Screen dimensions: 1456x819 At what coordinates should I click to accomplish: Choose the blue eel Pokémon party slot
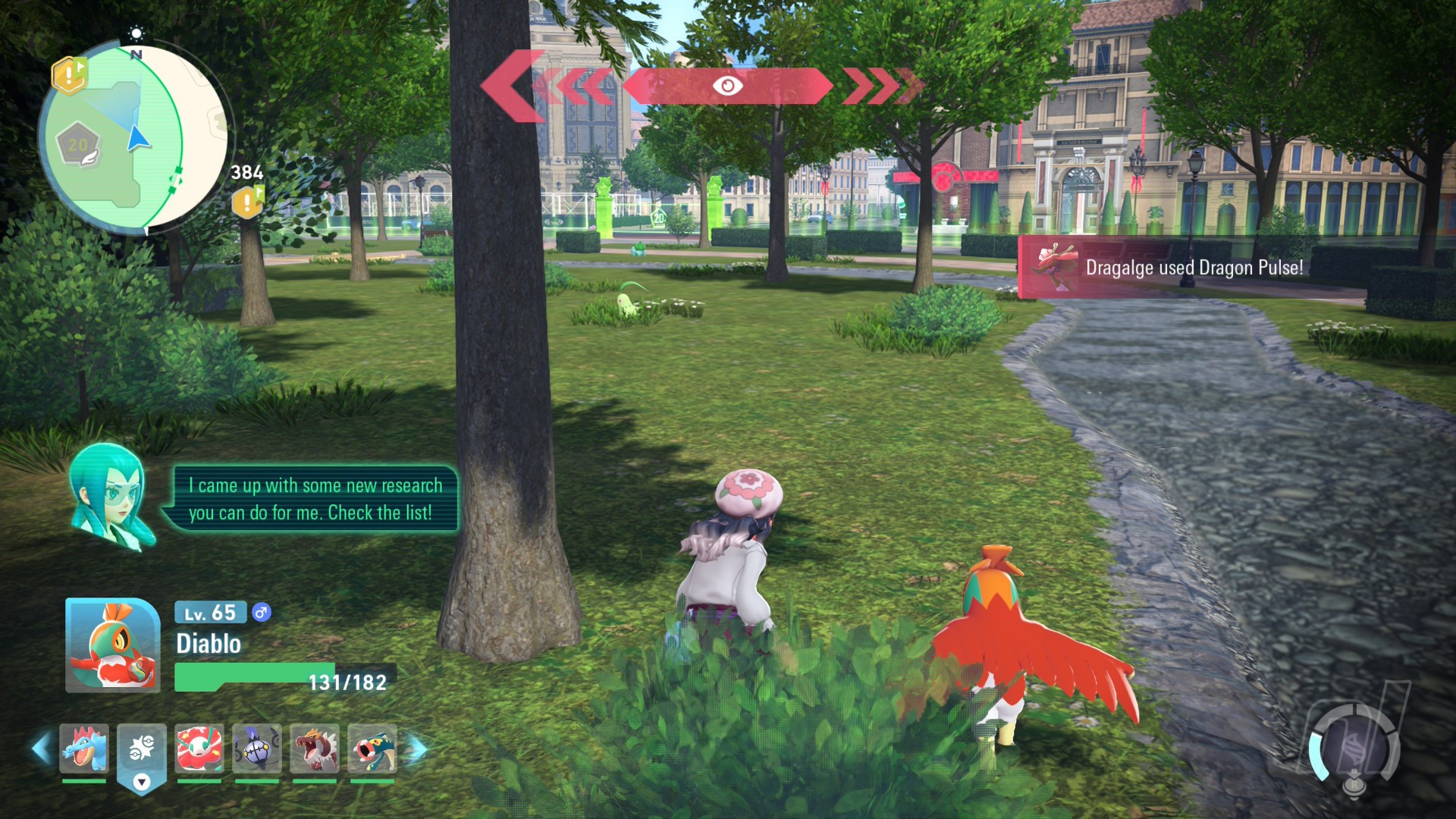pyautogui.click(x=372, y=748)
